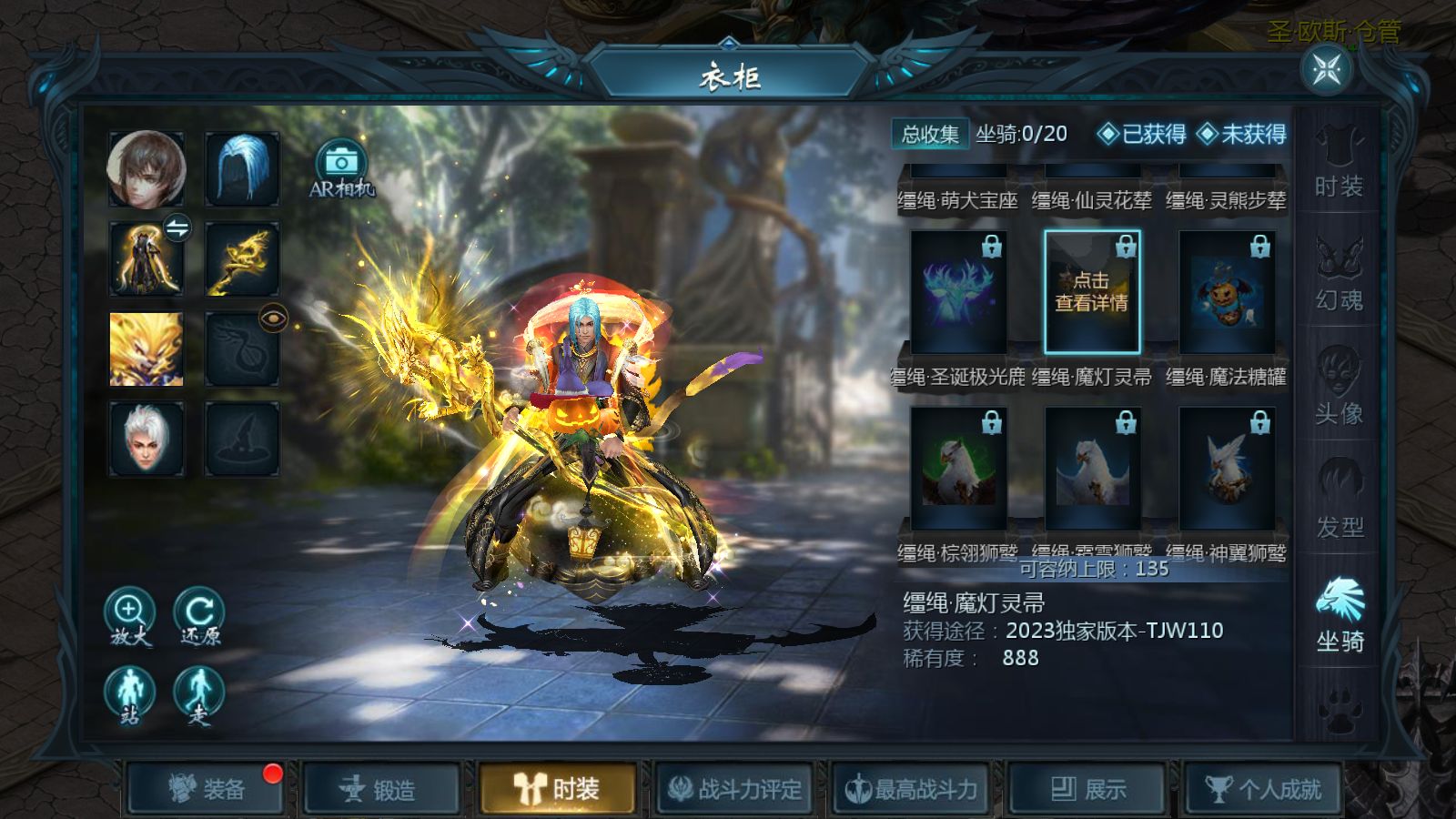1456x819 pixels.
Task: Select the 时装 bottom tab
Action: [557, 789]
